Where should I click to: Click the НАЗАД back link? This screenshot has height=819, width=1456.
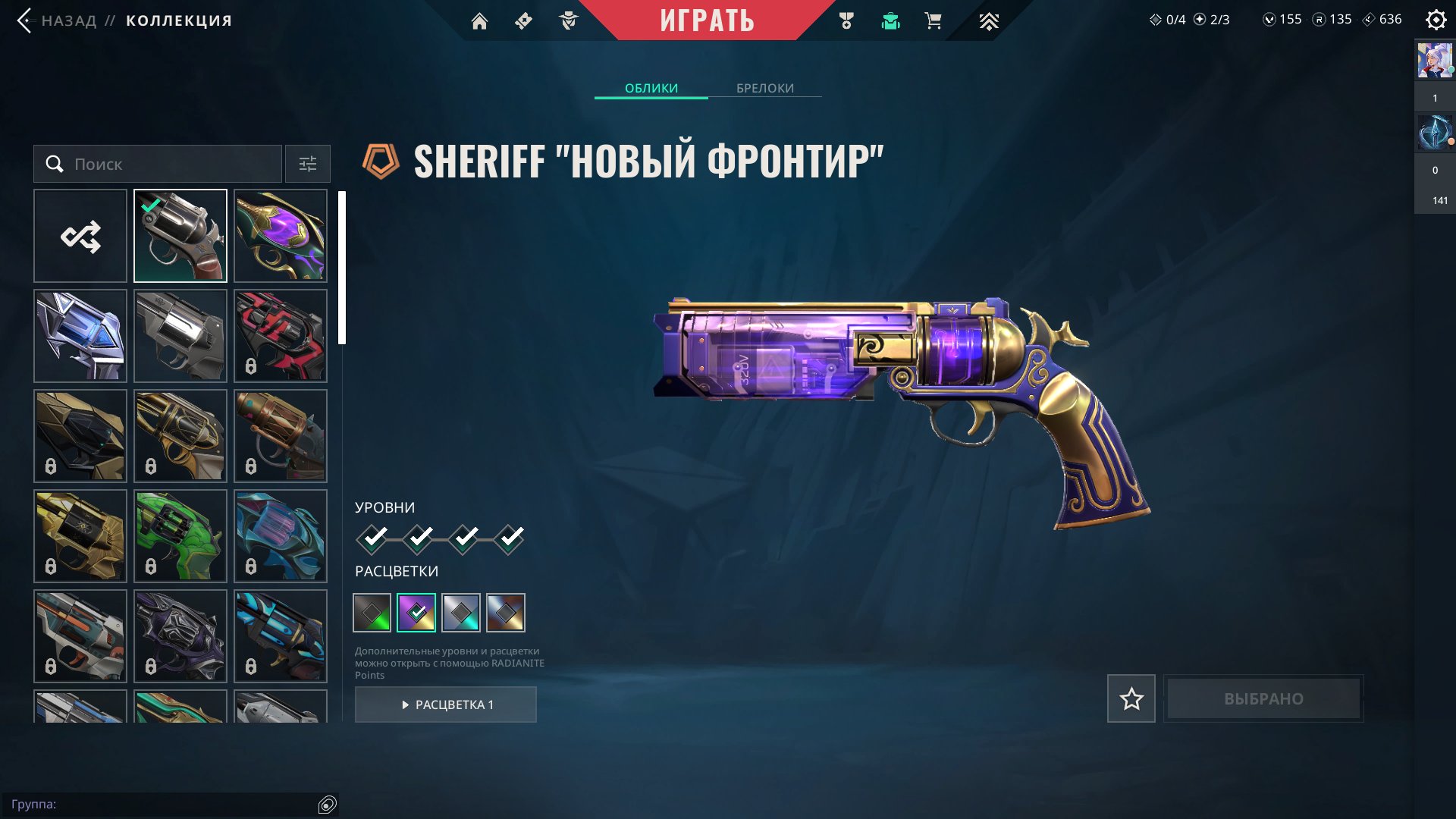tap(71, 20)
